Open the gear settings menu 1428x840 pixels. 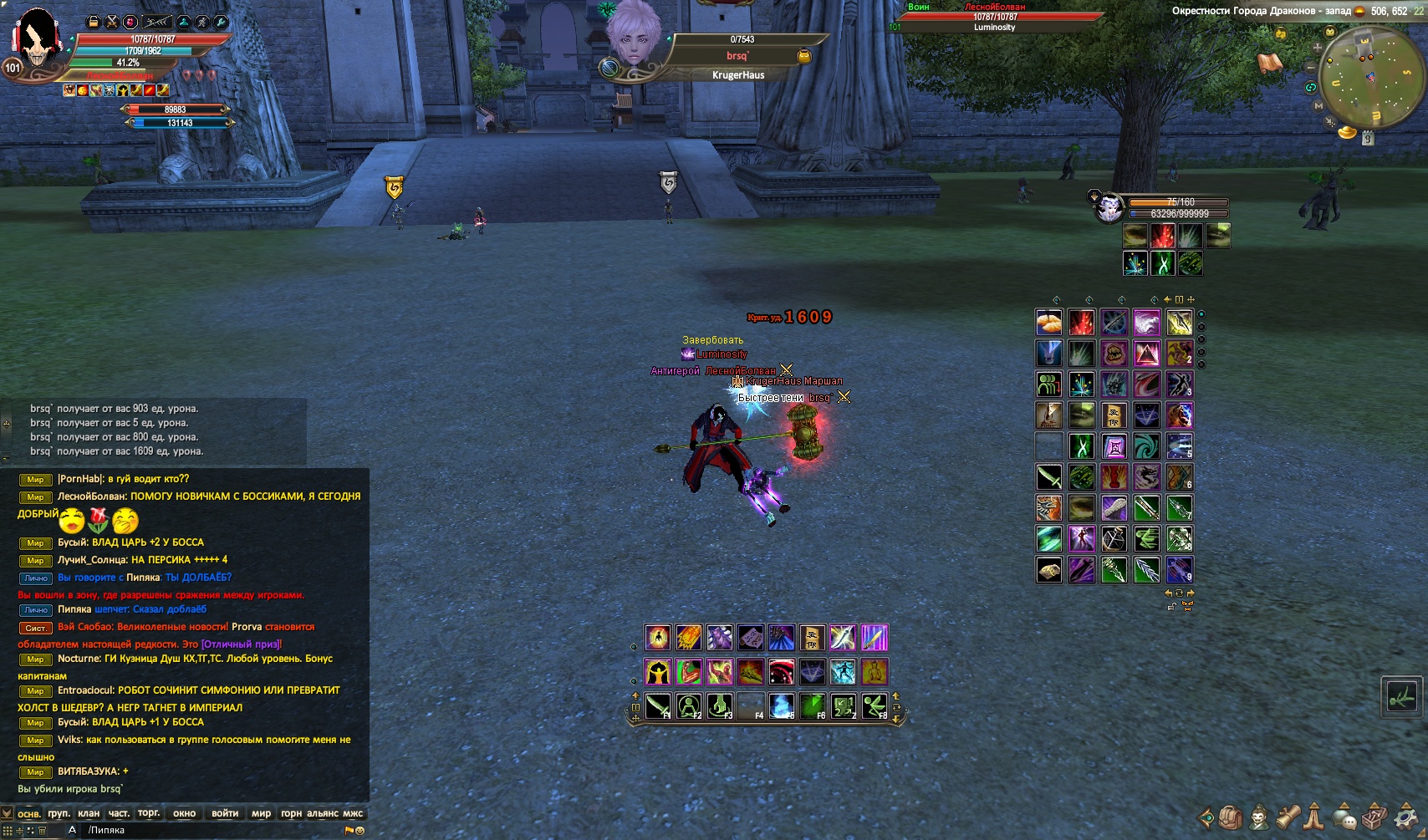click(x=1408, y=817)
